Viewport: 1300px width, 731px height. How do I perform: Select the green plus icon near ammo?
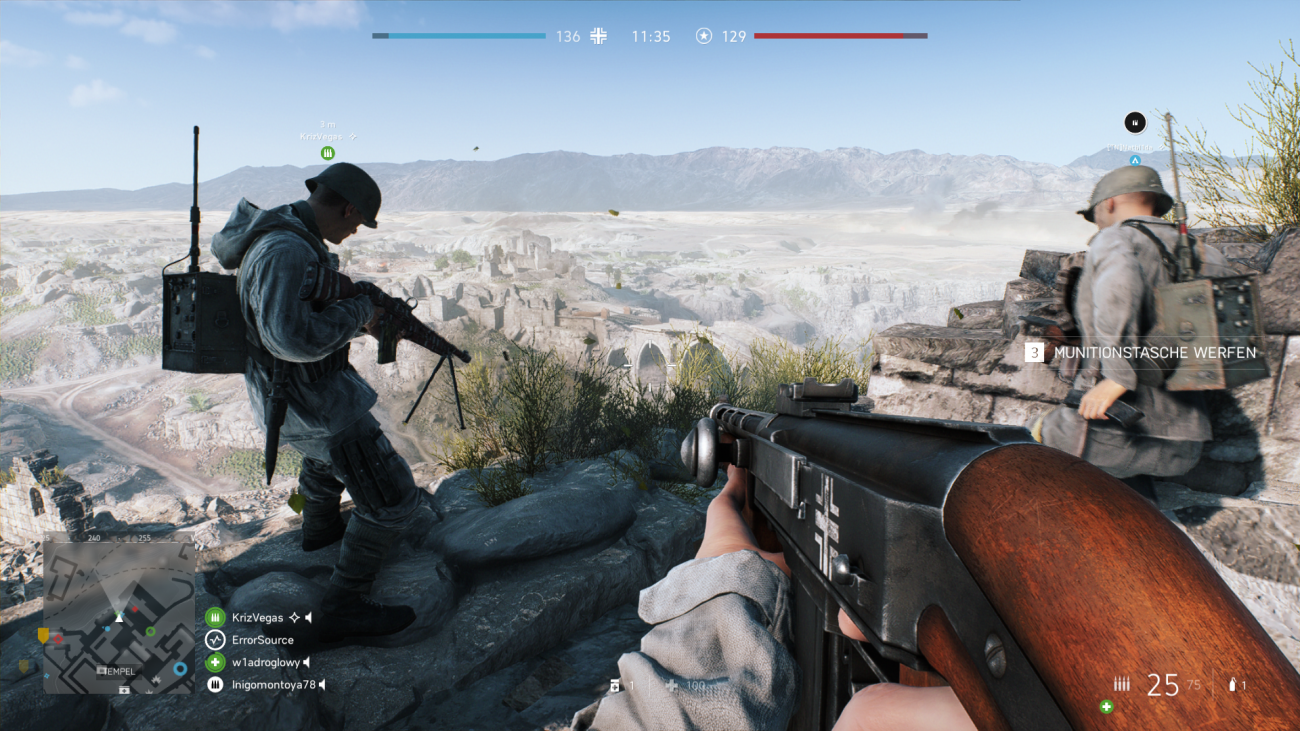(x=1107, y=707)
